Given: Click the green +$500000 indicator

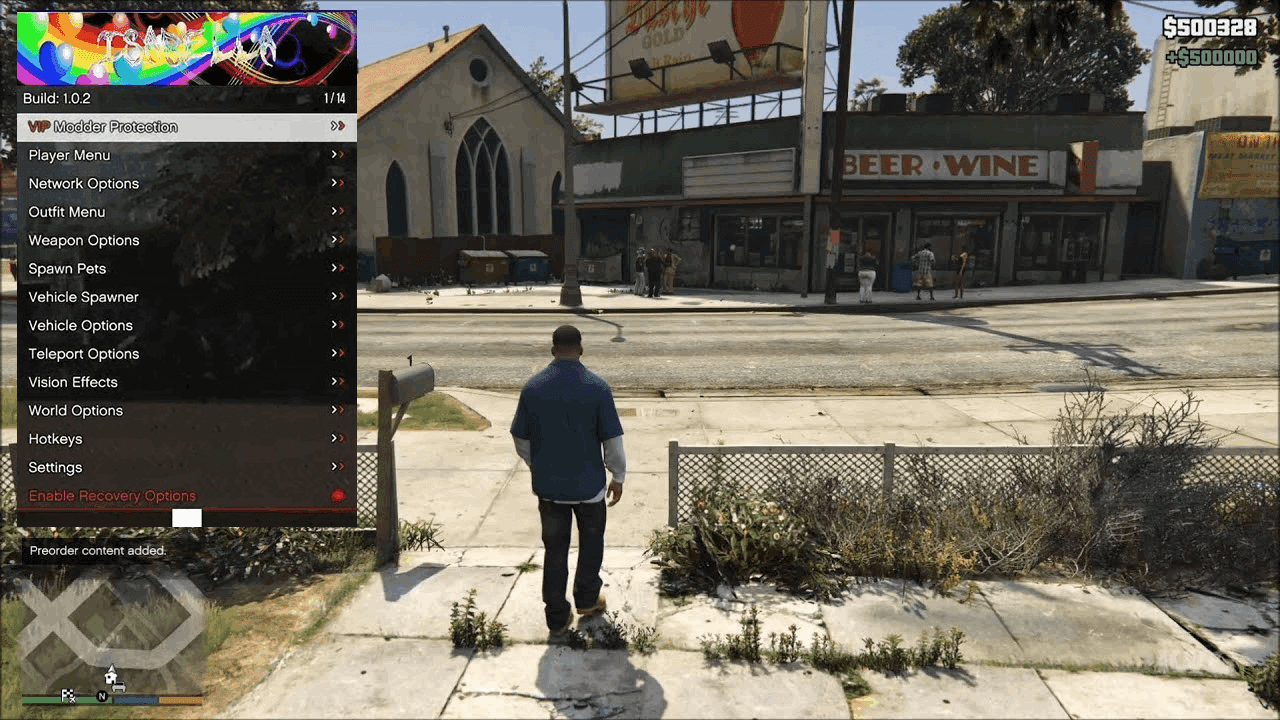Looking at the screenshot, I should pyautogui.click(x=1210, y=57).
